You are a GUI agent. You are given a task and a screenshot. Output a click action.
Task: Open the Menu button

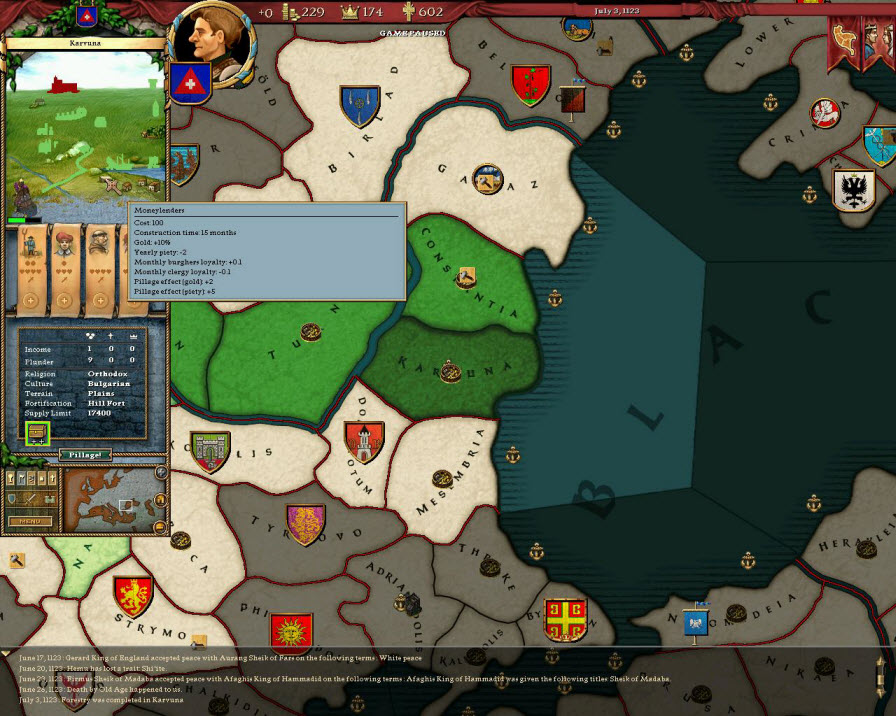pos(30,521)
